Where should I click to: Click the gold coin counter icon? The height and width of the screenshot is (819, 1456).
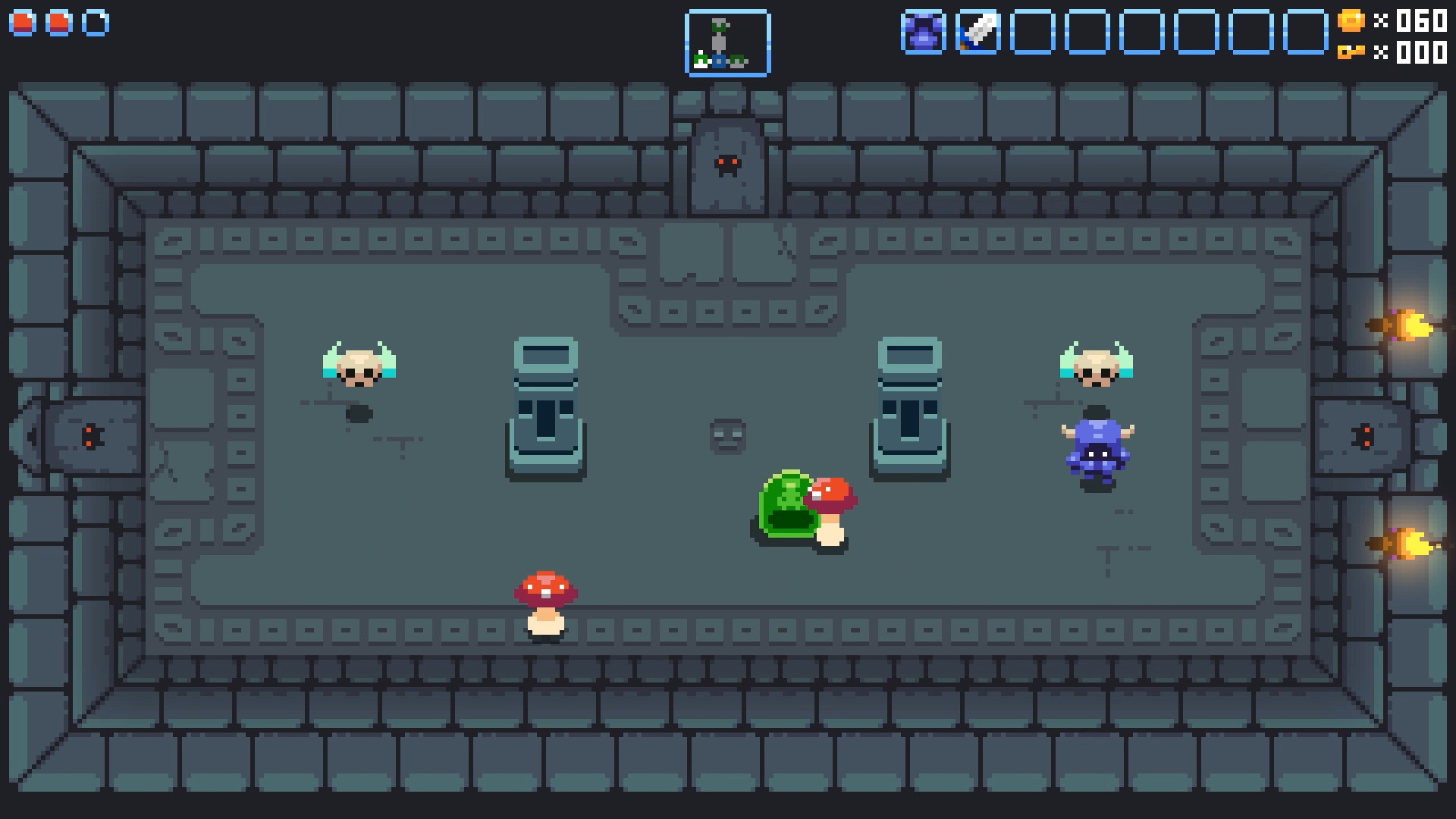click(1352, 22)
